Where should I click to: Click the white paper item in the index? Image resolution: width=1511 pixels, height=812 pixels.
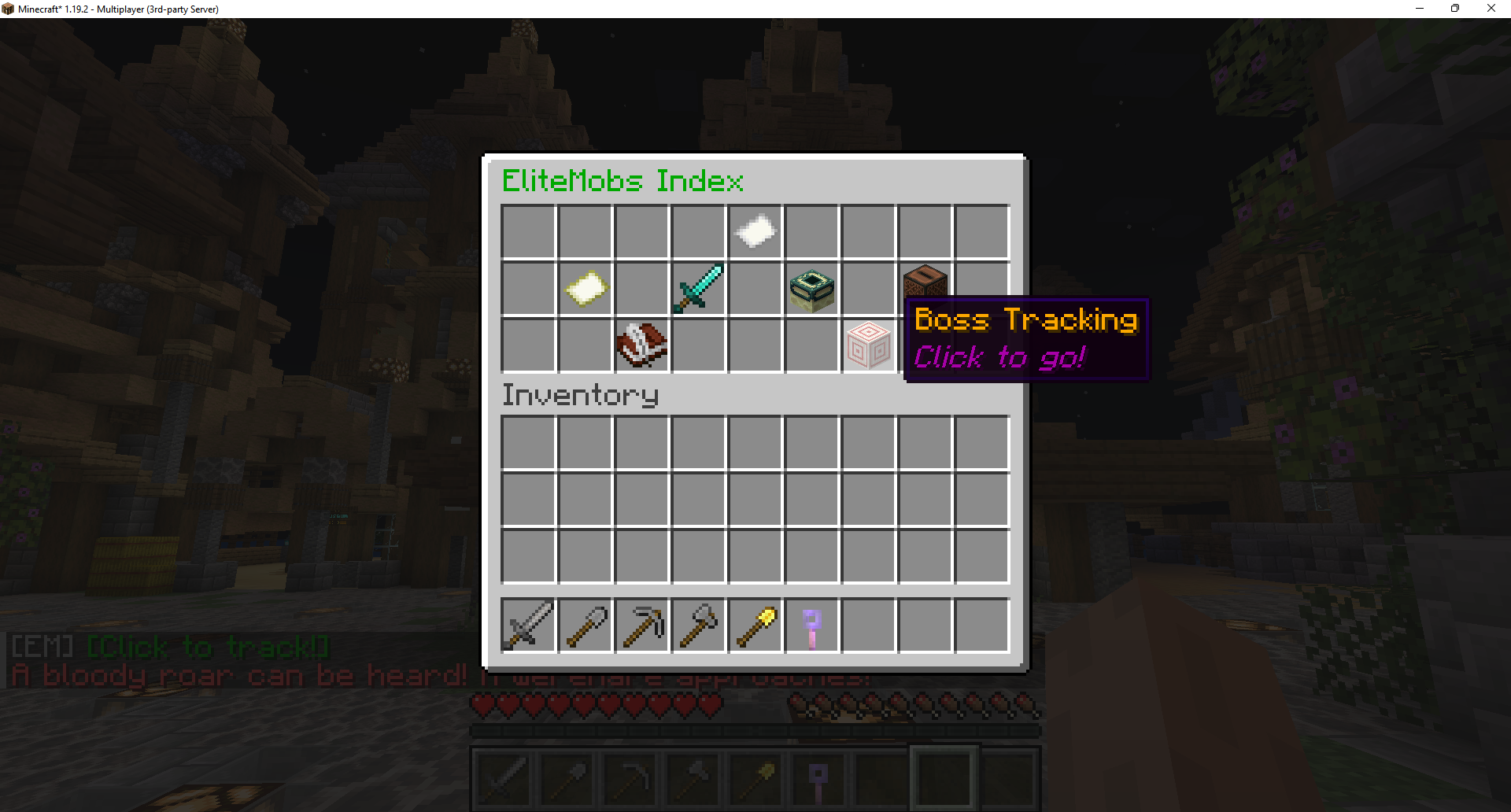[755, 232]
